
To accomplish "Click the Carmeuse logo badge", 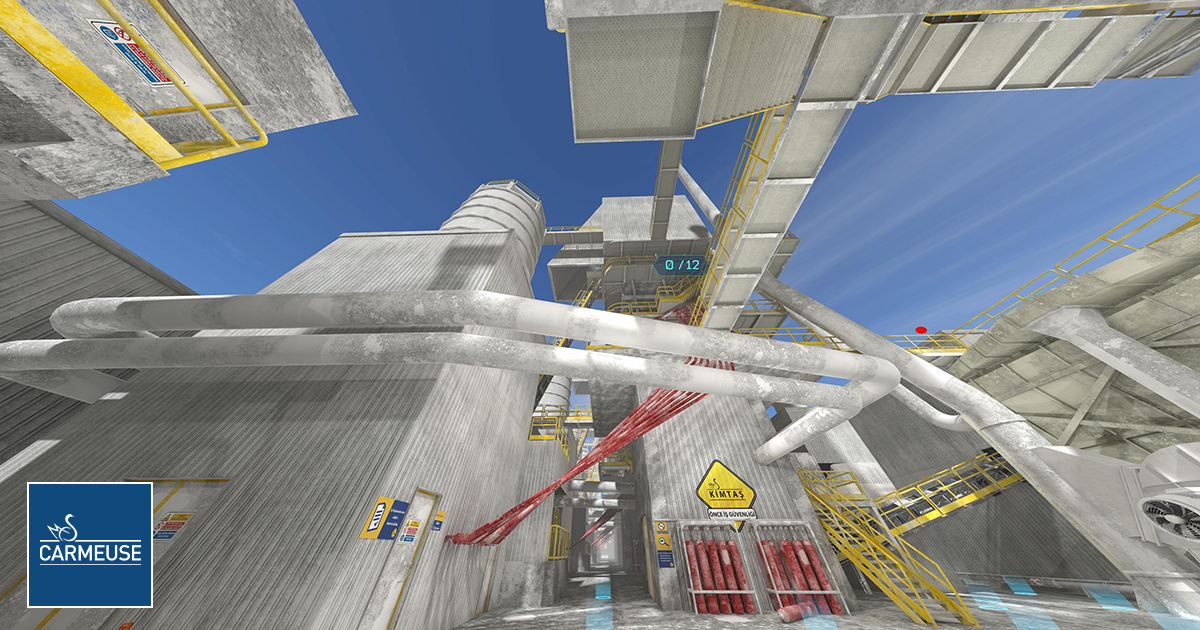I will (x=90, y=544).
